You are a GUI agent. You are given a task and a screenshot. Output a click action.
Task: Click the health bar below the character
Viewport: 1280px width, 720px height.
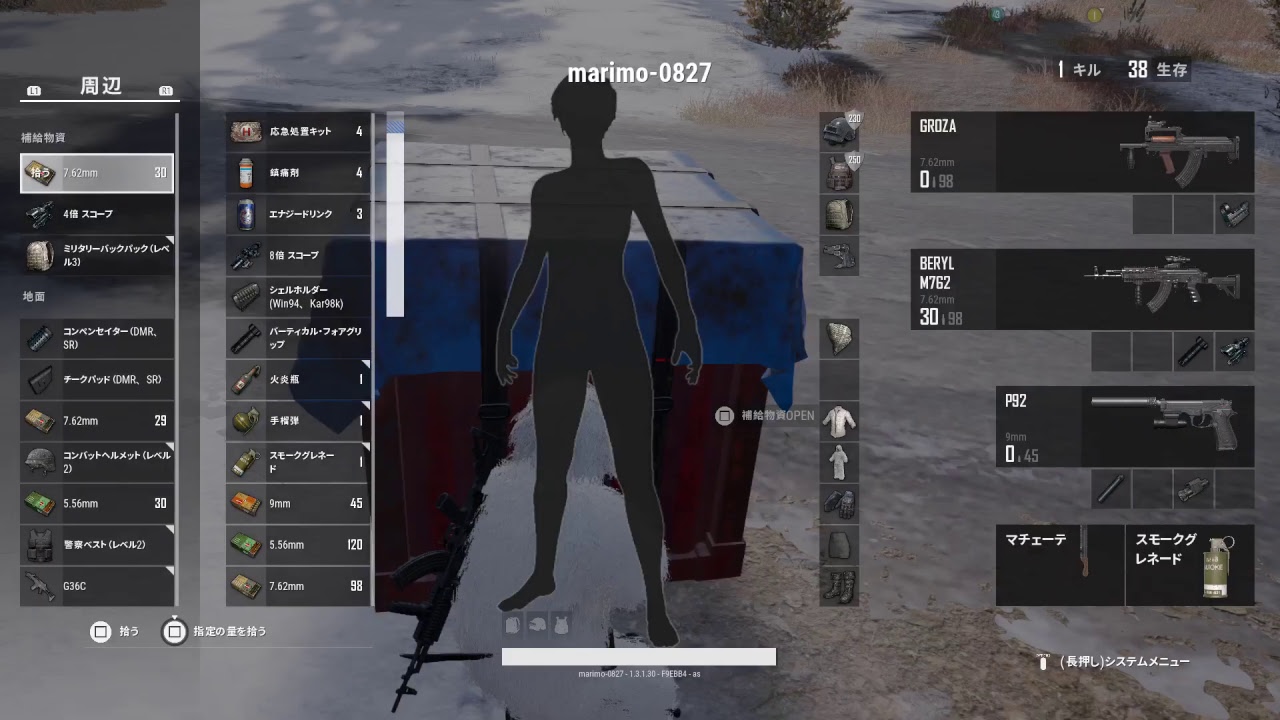(x=640, y=657)
